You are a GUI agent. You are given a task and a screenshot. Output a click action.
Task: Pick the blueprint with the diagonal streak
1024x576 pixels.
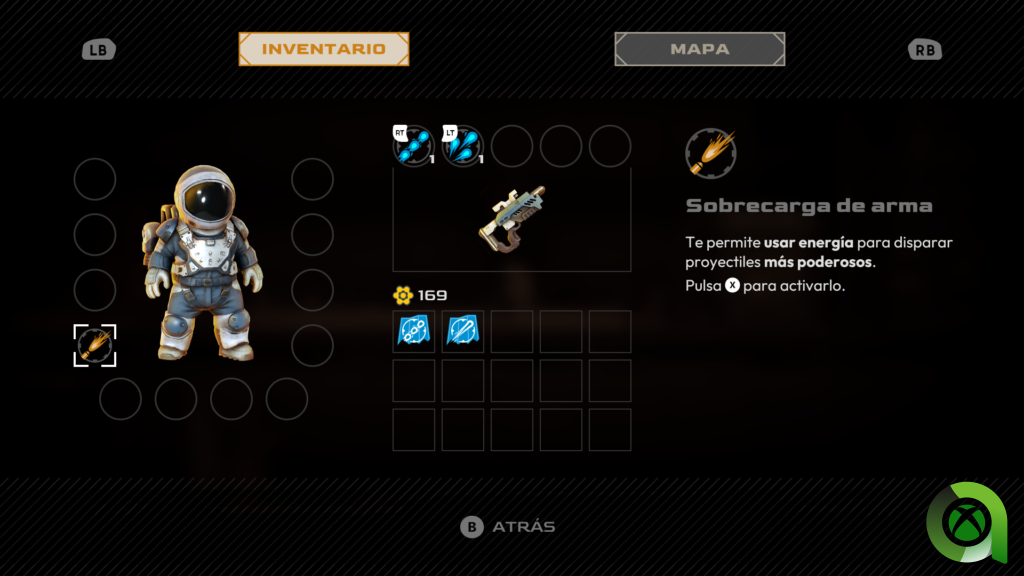[x=462, y=331]
